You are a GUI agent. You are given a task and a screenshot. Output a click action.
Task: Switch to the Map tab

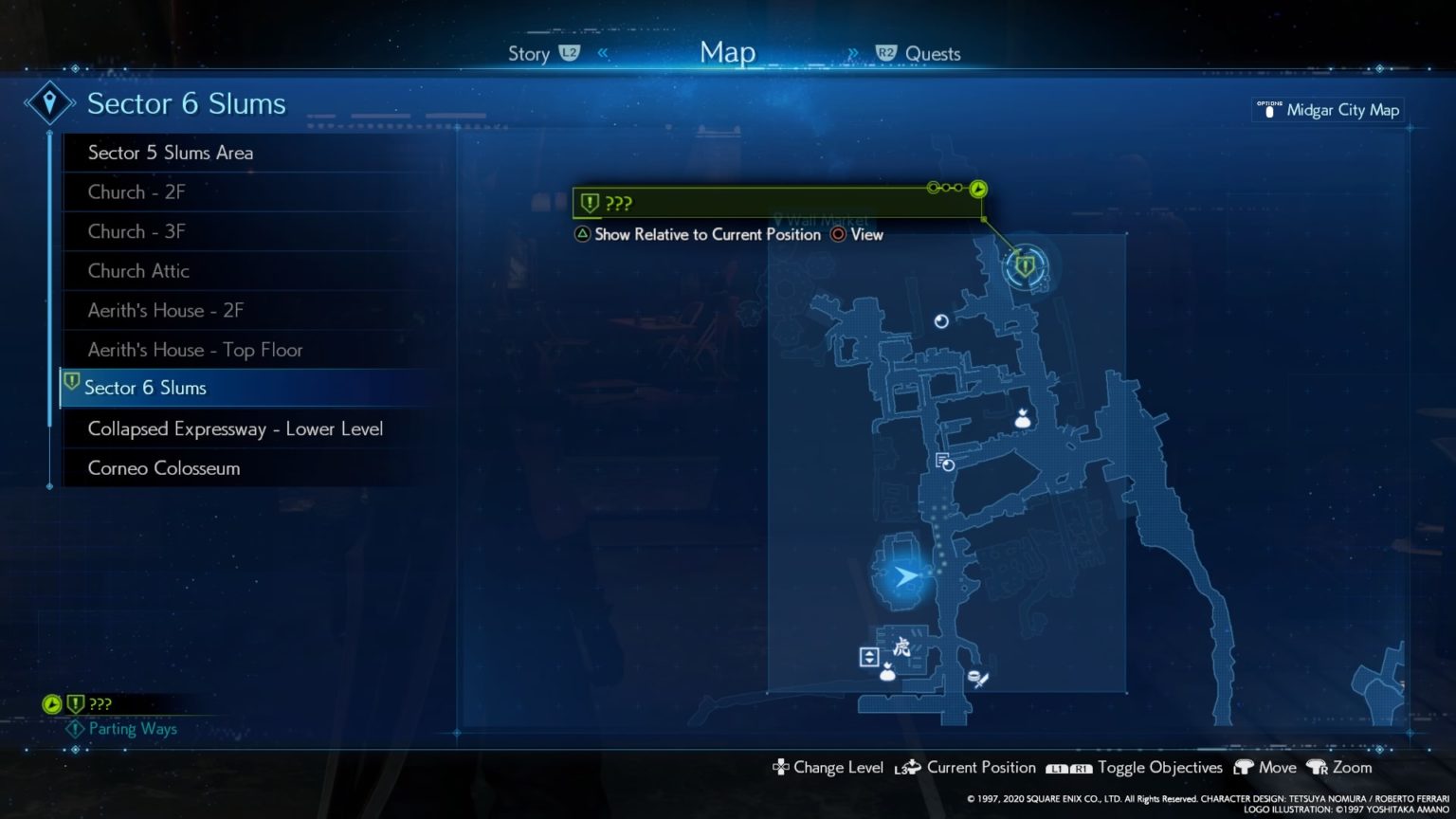pyautogui.click(x=727, y=52)
